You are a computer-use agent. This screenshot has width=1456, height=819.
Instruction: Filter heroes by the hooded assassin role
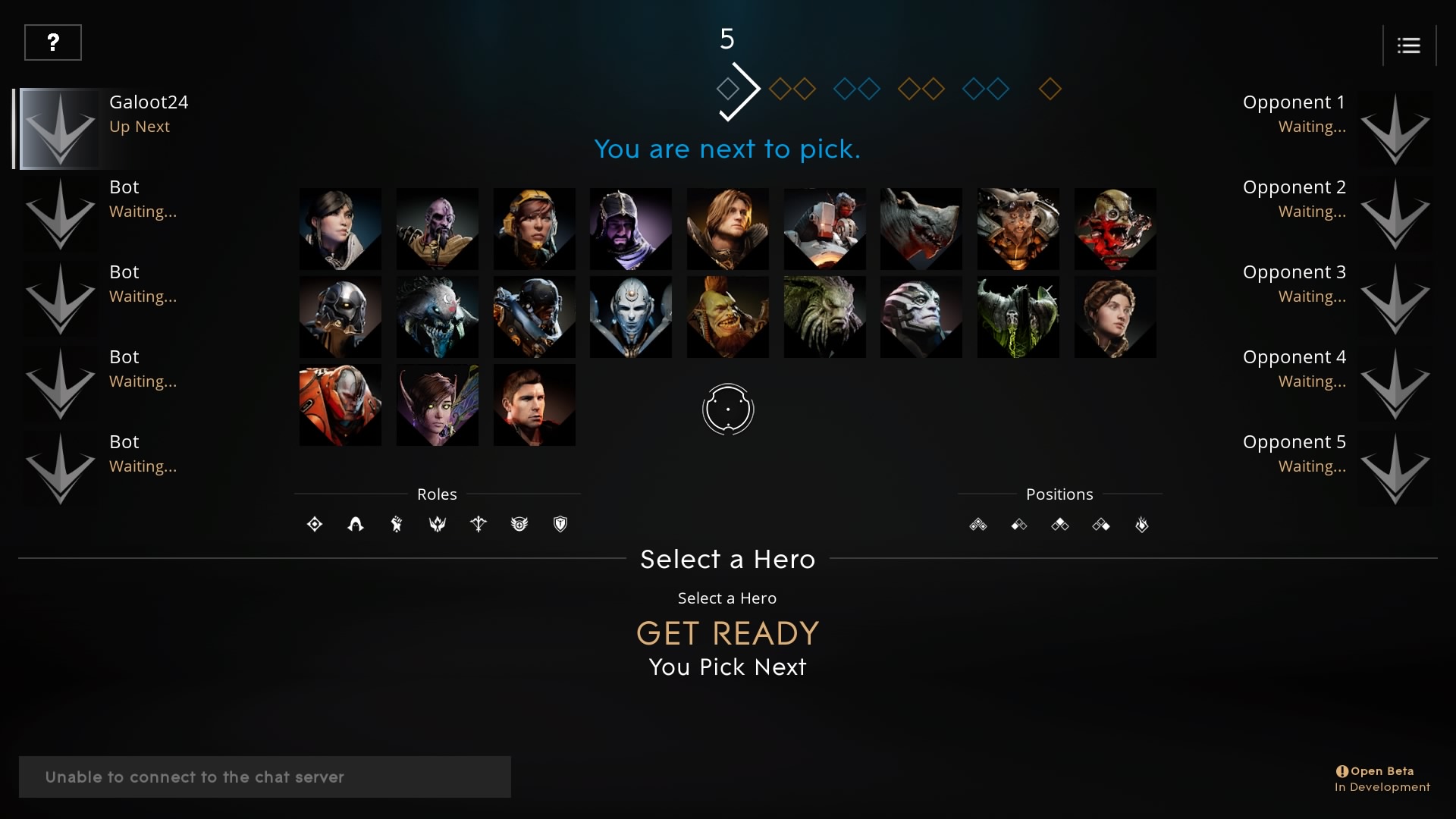tap(356, 524)
